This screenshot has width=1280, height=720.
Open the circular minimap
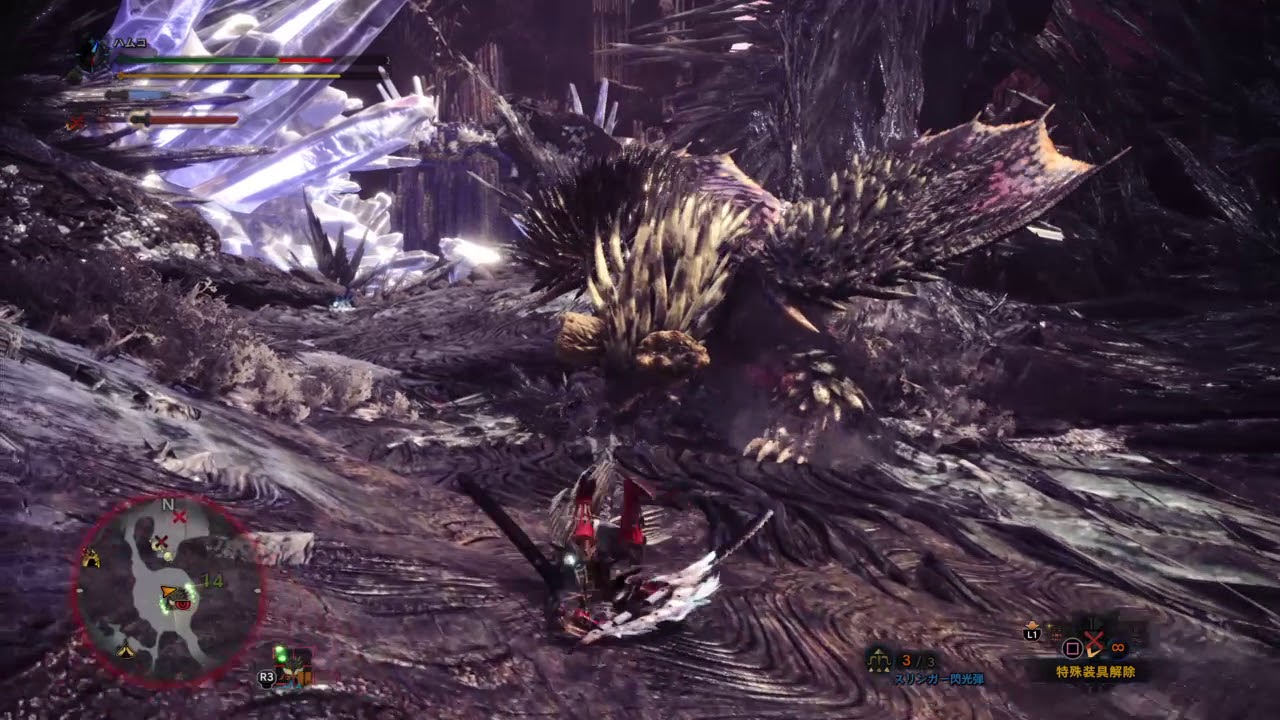click(168, 592)
